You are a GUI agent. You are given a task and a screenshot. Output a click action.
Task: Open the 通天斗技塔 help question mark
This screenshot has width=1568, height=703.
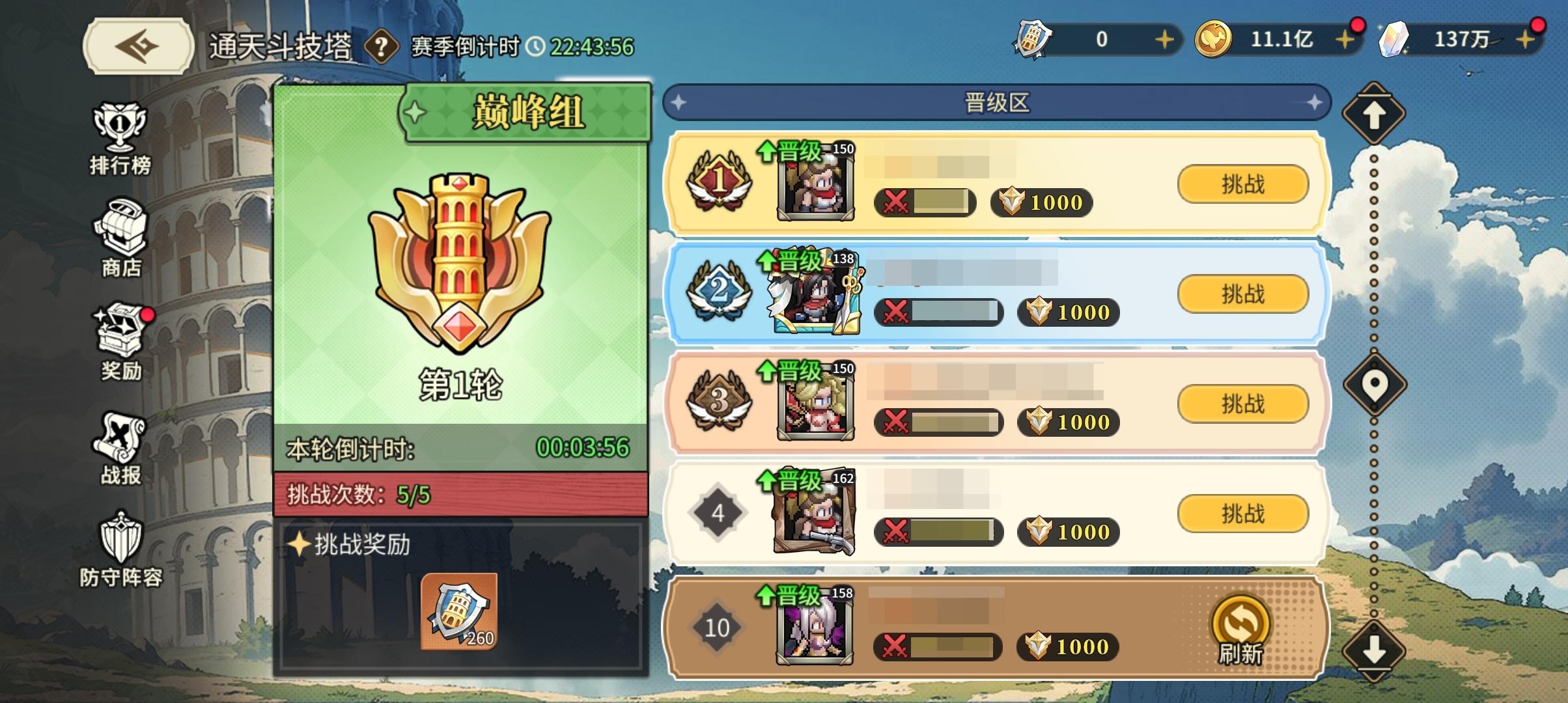383,44
